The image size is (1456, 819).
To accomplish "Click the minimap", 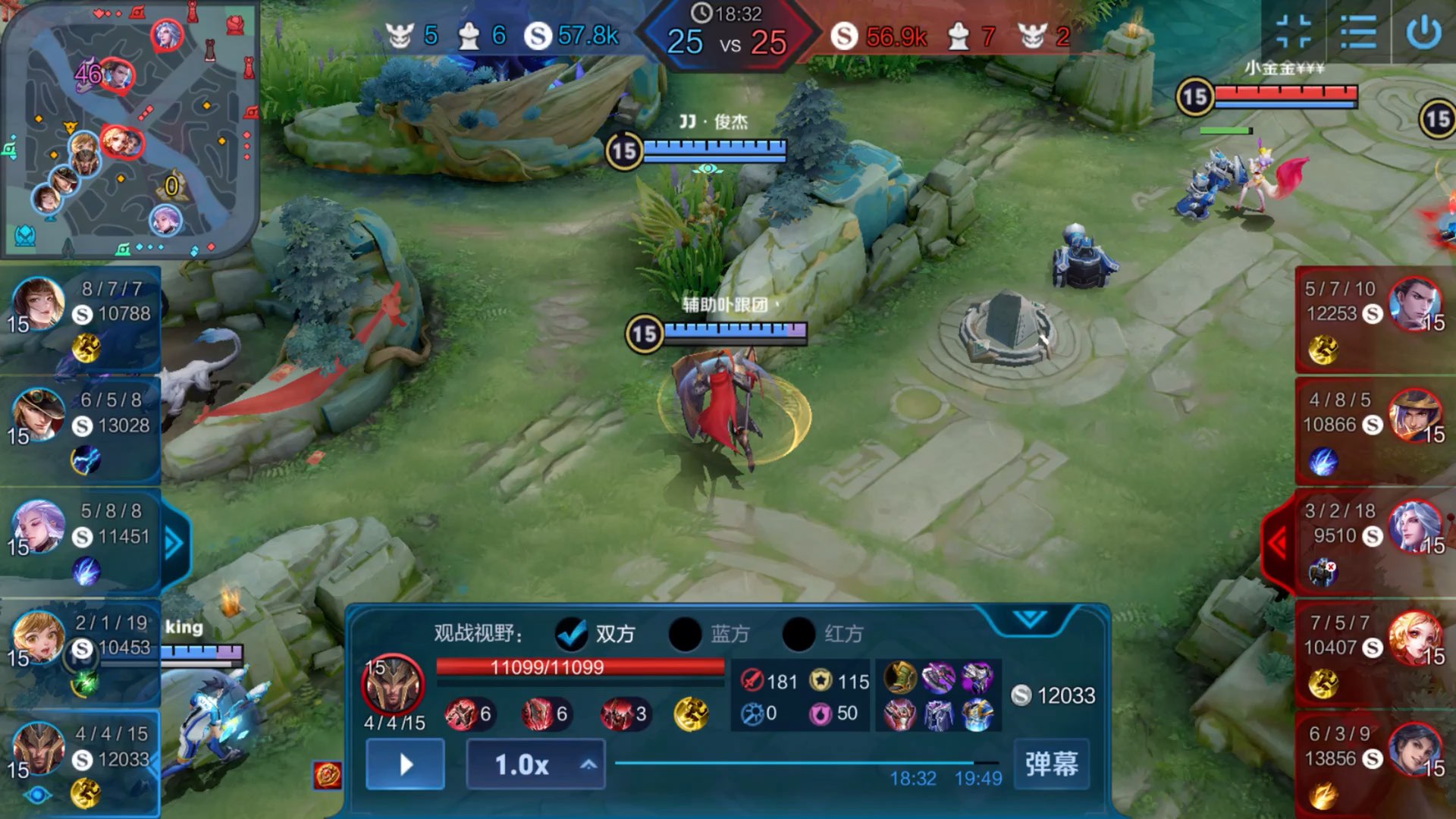I will pyautogui.click(x=129, y=129).
